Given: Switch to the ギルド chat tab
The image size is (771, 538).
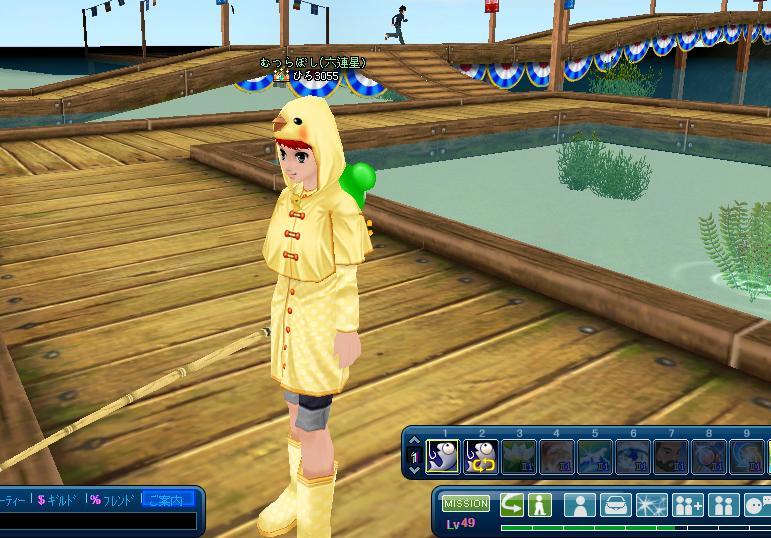Looking at the screenshot, I should click(58, 498).
